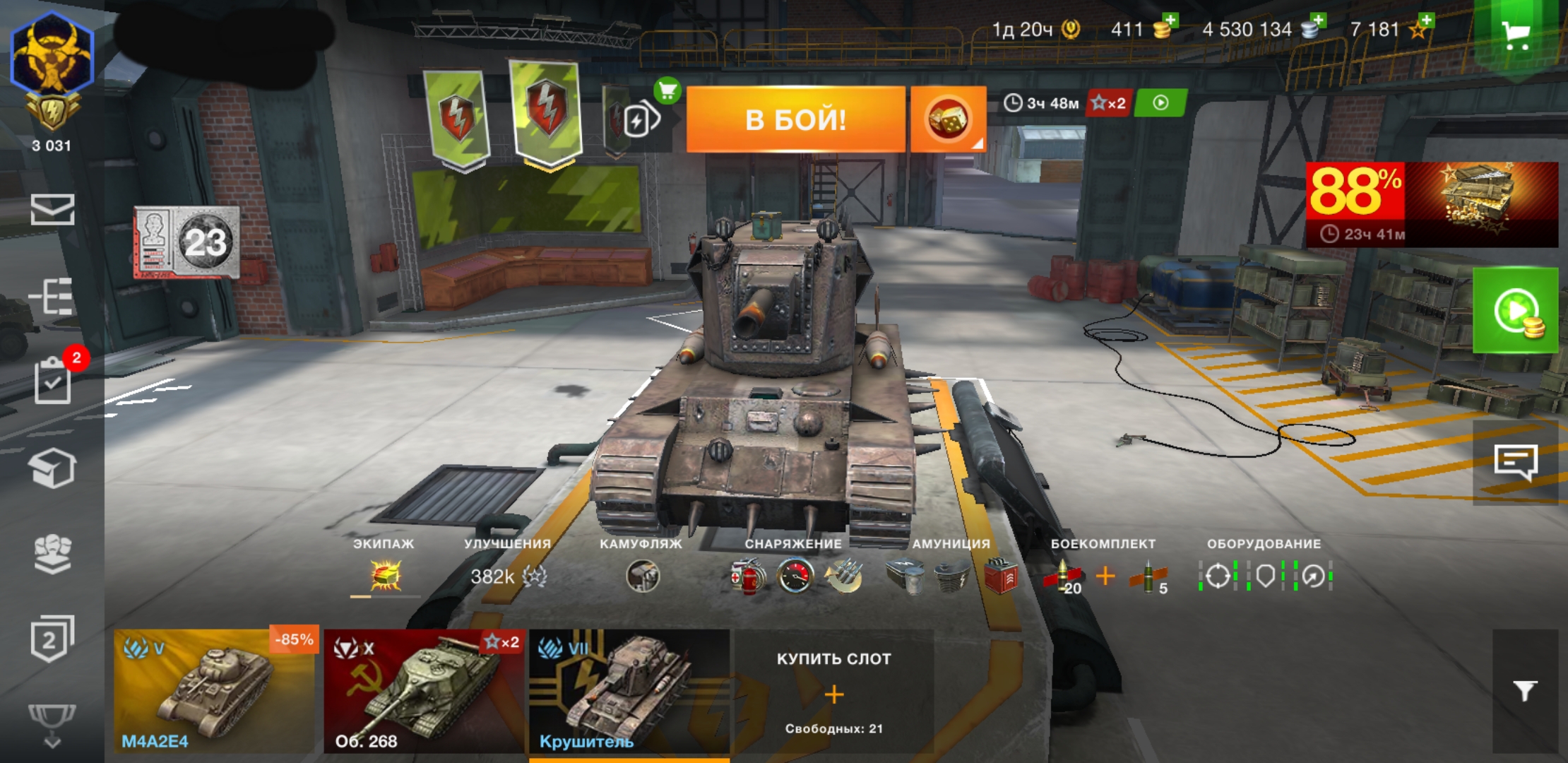Open the shop cart in top corner
Screen dimensions: 1568x763
1515,35
